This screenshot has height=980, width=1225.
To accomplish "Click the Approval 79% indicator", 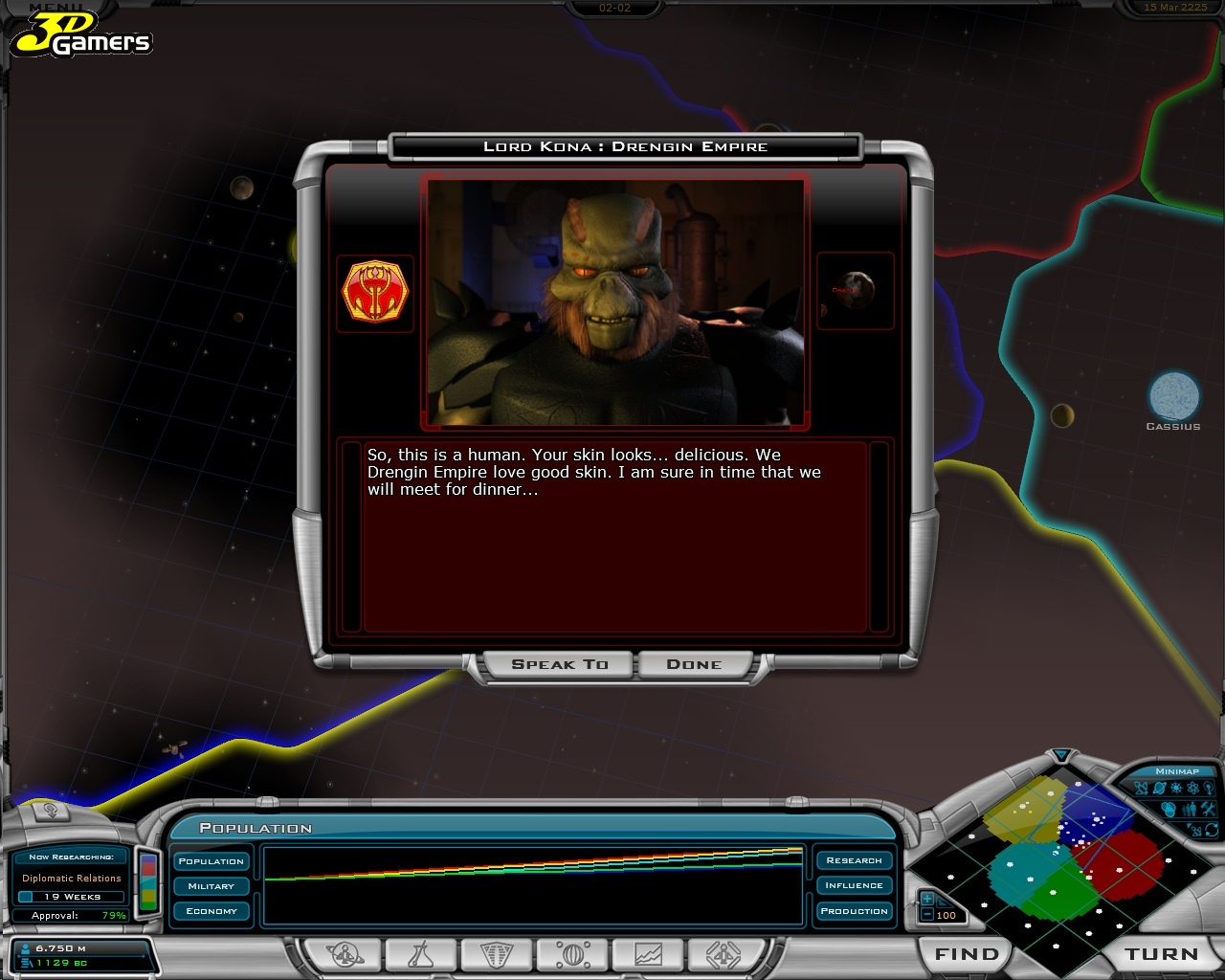I will 72,915.
